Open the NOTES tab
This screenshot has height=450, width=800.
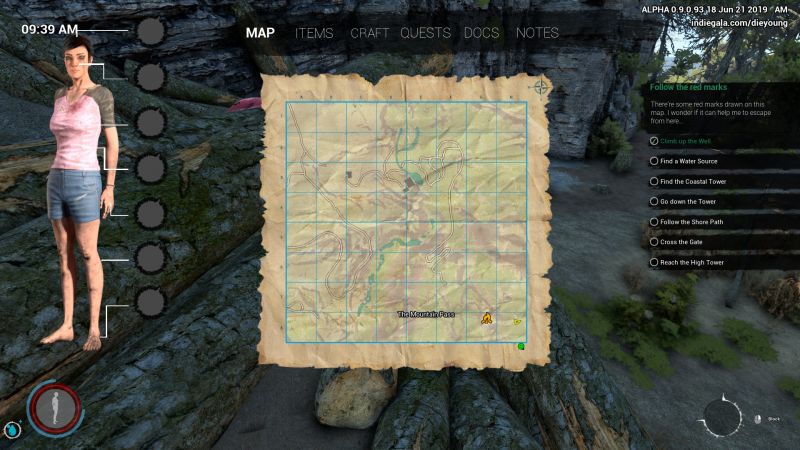click(537, 33)
